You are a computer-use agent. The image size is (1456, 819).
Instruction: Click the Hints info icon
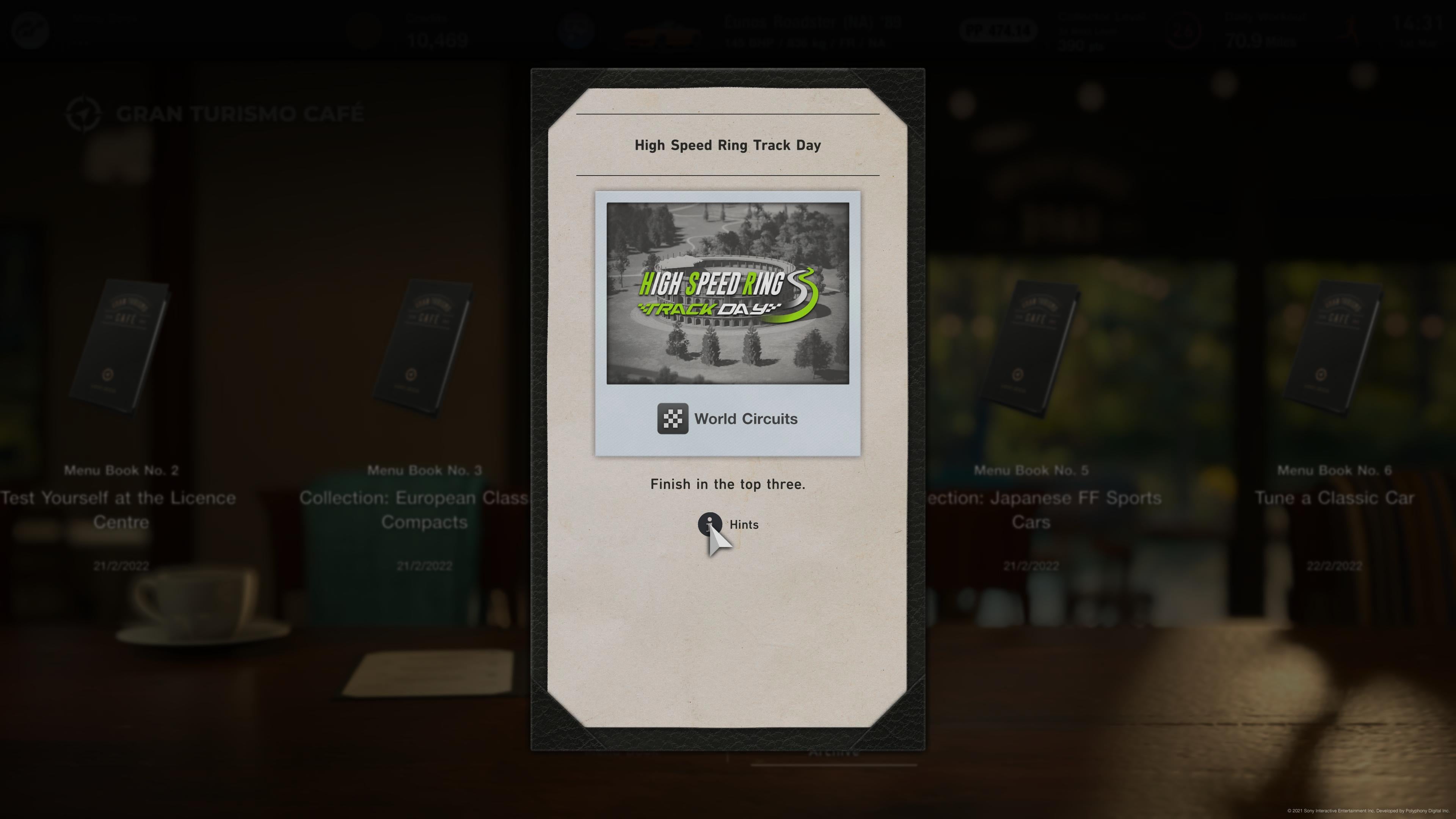point(711,524)
